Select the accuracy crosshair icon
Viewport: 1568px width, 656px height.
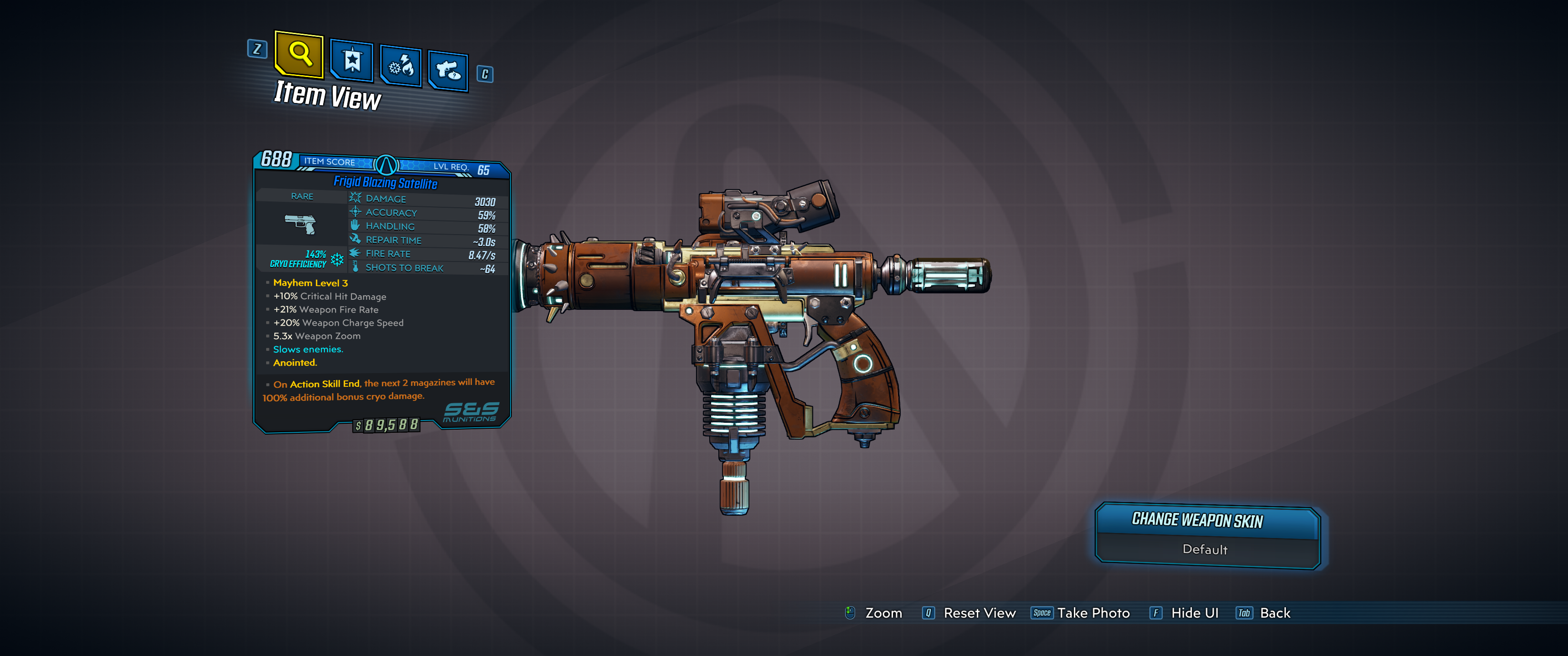pyautogui.click(x=355, y=212)
